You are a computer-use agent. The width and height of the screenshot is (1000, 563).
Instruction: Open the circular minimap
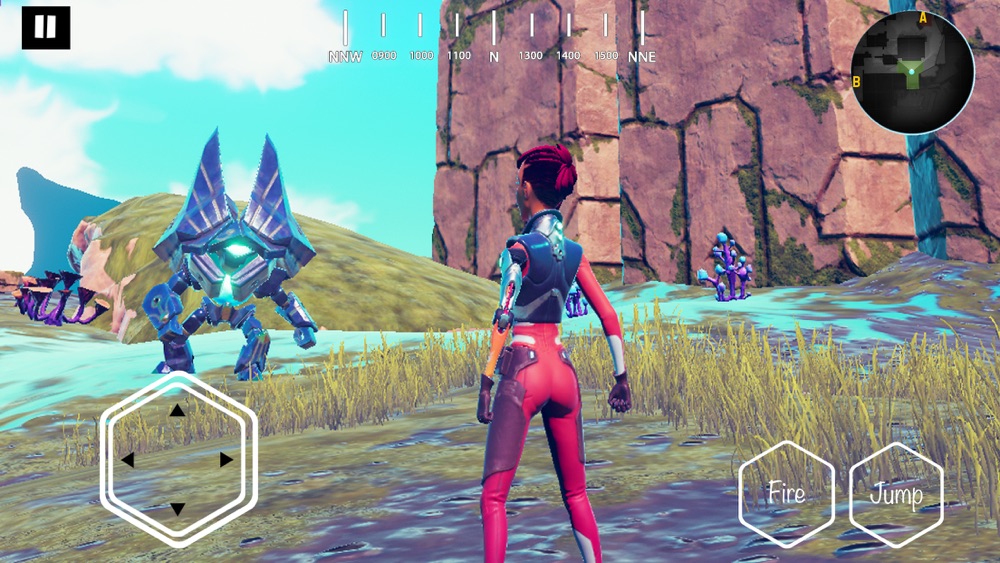coord(912,72)
